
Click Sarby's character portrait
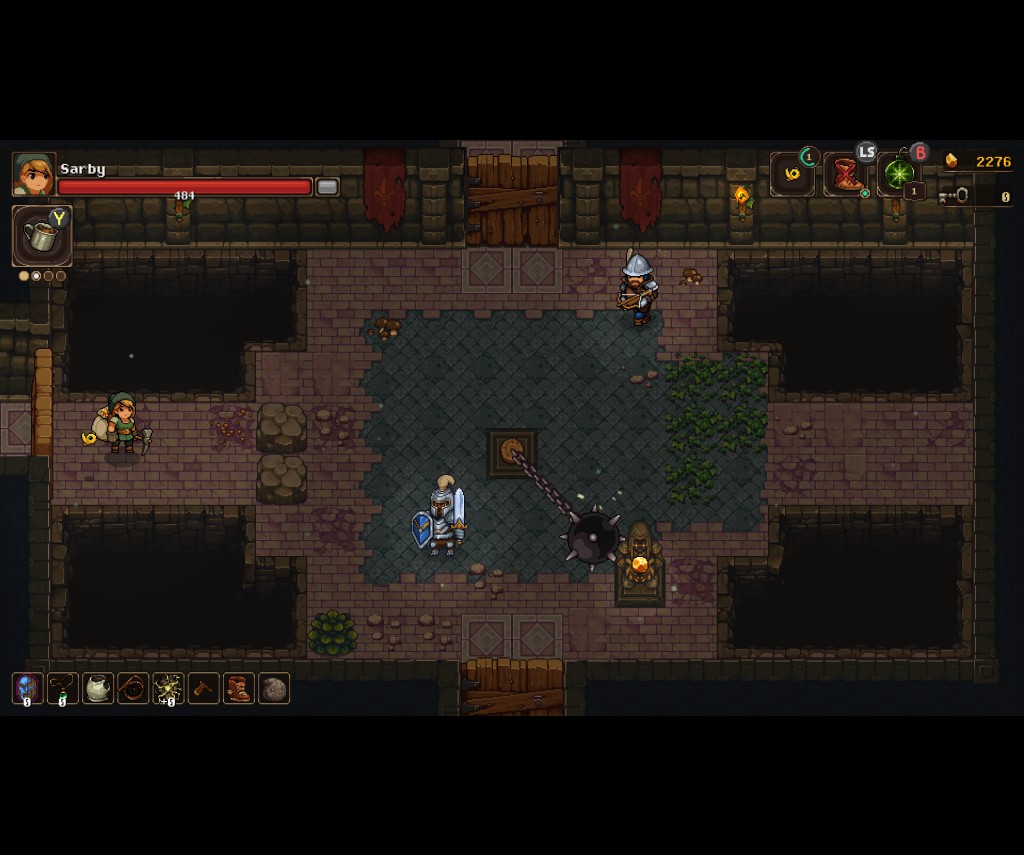tap(33, 175)
